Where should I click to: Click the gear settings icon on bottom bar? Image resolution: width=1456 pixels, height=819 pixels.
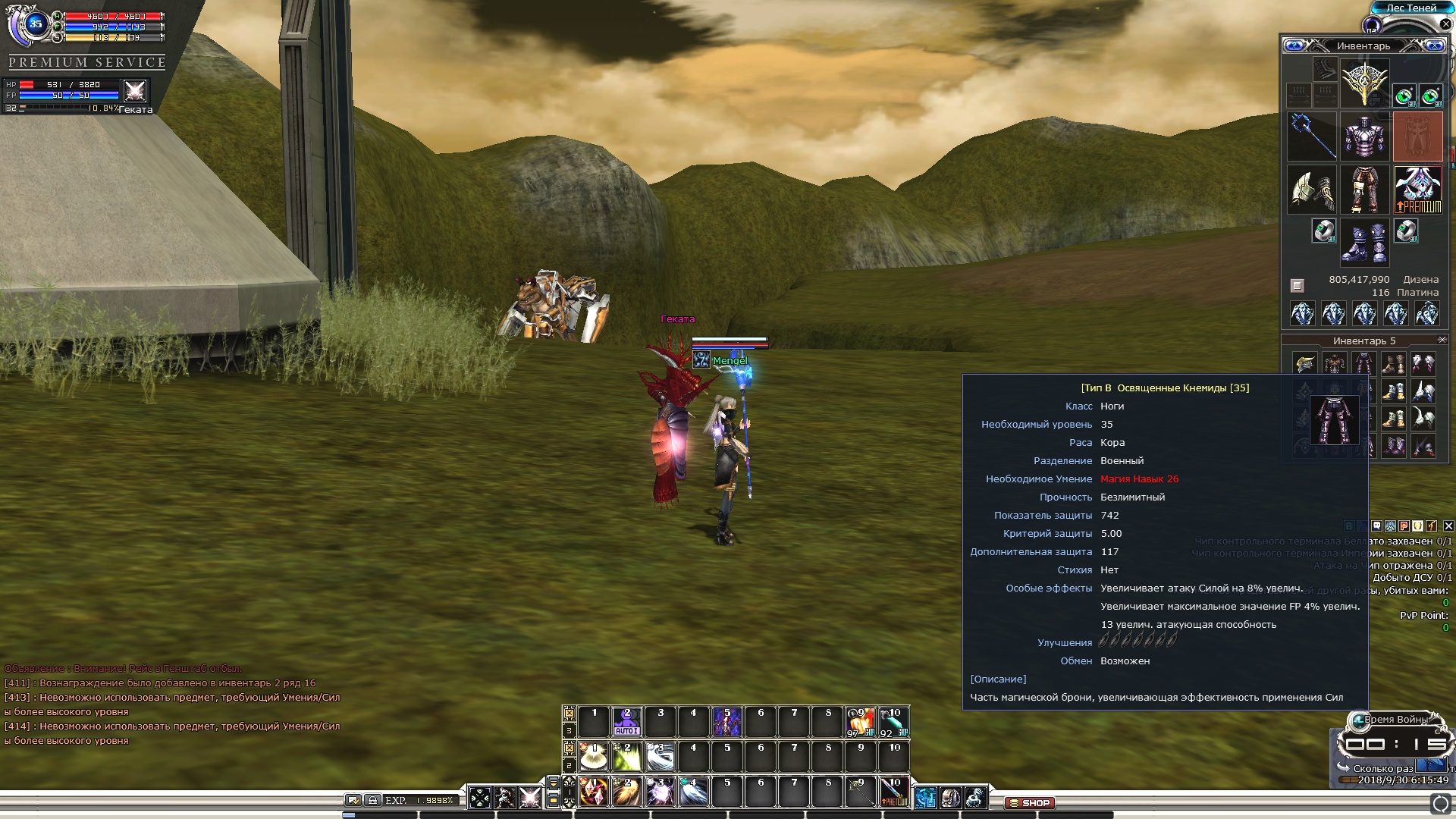click(x=975, y=797)
